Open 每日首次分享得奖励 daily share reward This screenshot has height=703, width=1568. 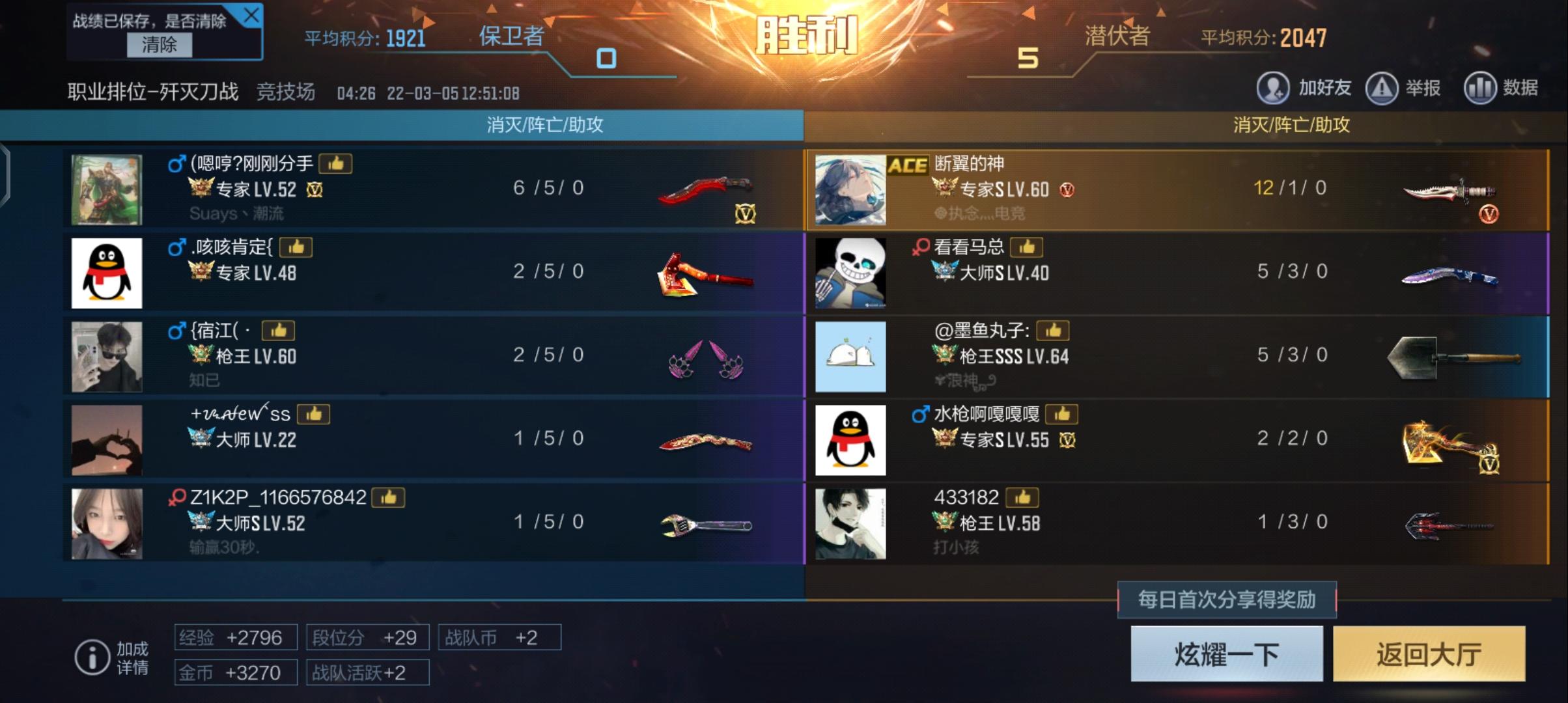tap(1227, 601)
